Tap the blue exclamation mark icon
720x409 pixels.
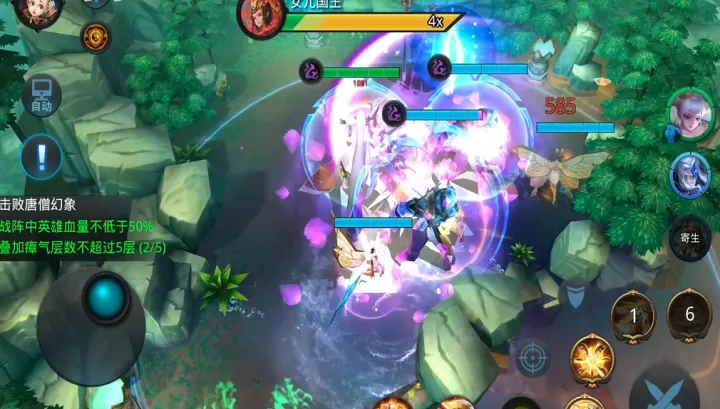pyautogui.click(x=41, y=156)
